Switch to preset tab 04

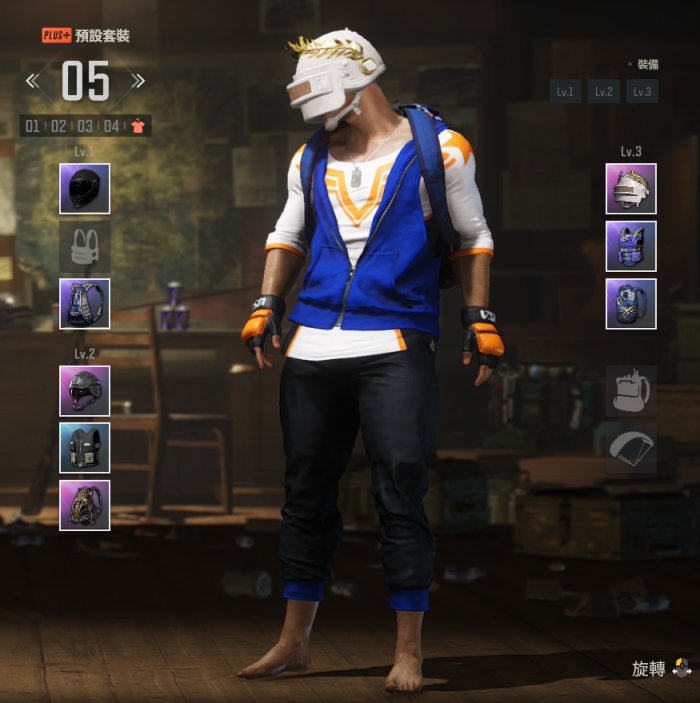111,126
